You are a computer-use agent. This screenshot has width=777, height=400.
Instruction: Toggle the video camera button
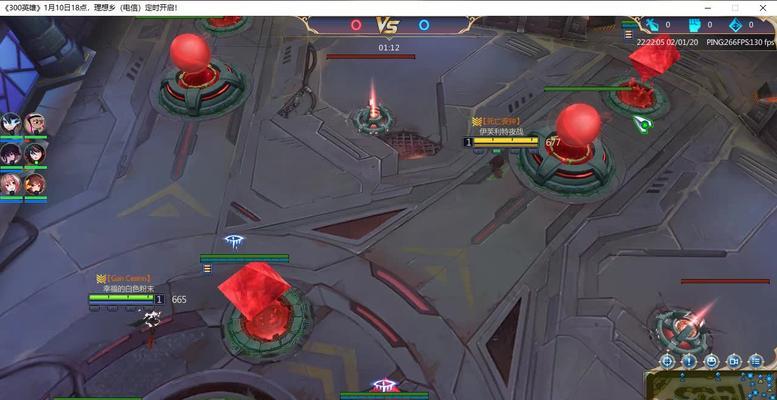coord(733,360)
